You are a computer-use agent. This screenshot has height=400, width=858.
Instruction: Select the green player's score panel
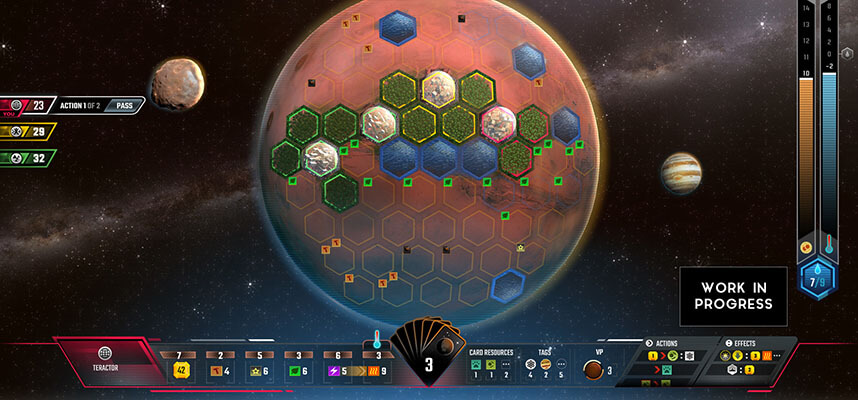coord(28,157)
